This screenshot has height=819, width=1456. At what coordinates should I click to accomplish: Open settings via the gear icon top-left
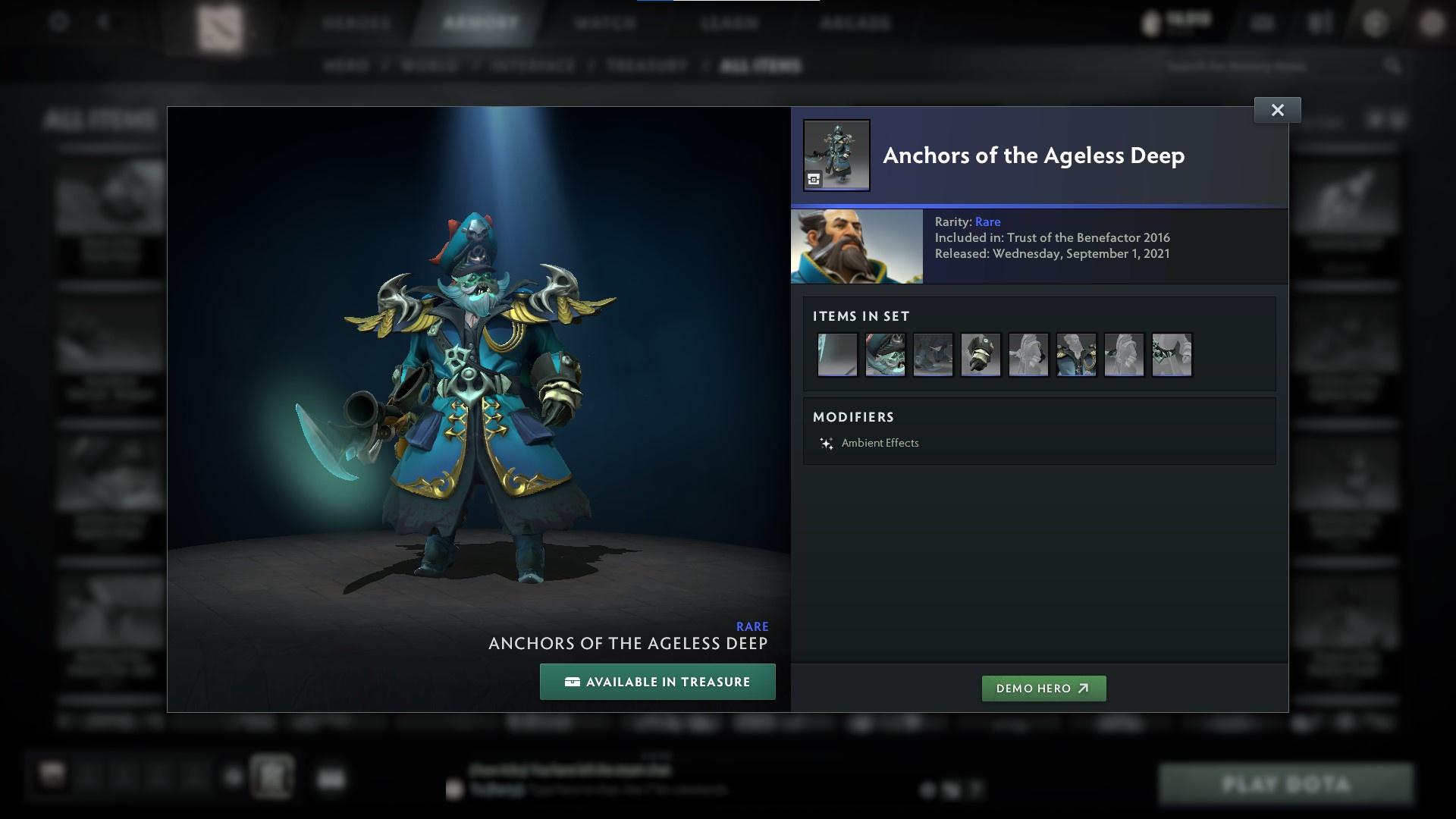pyautogui.click(x=58, y=22)
